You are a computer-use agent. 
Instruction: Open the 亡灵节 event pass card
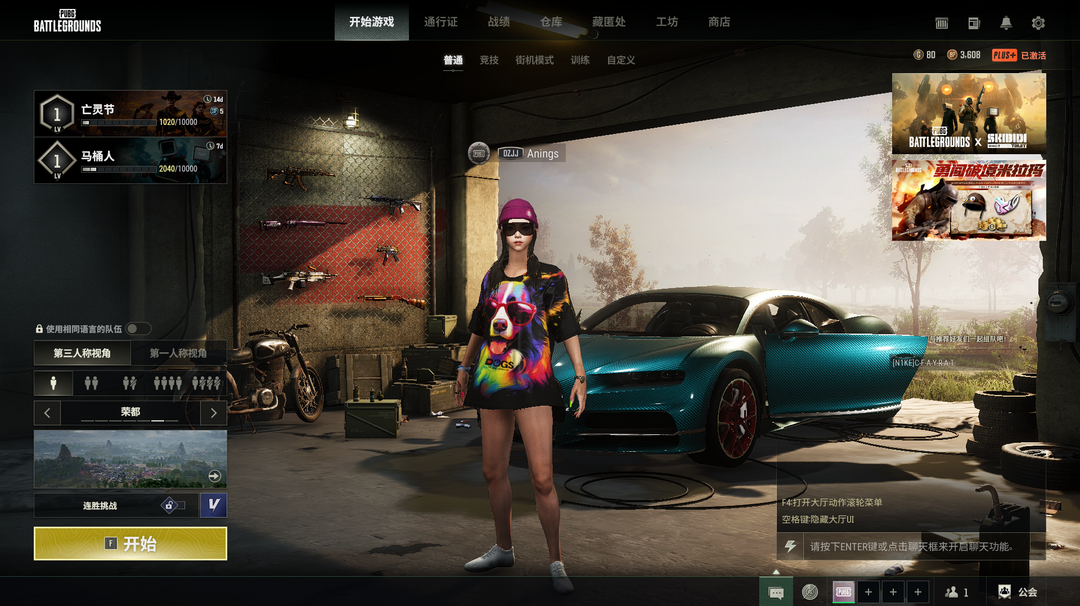coord(130,114)
